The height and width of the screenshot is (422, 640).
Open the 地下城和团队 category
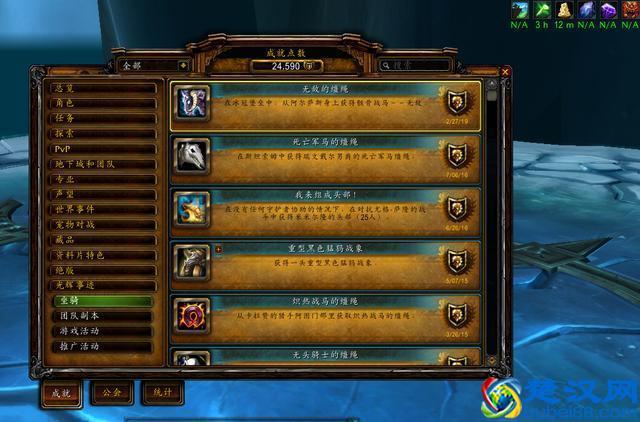pyautogui.click(x=104, y=163)
